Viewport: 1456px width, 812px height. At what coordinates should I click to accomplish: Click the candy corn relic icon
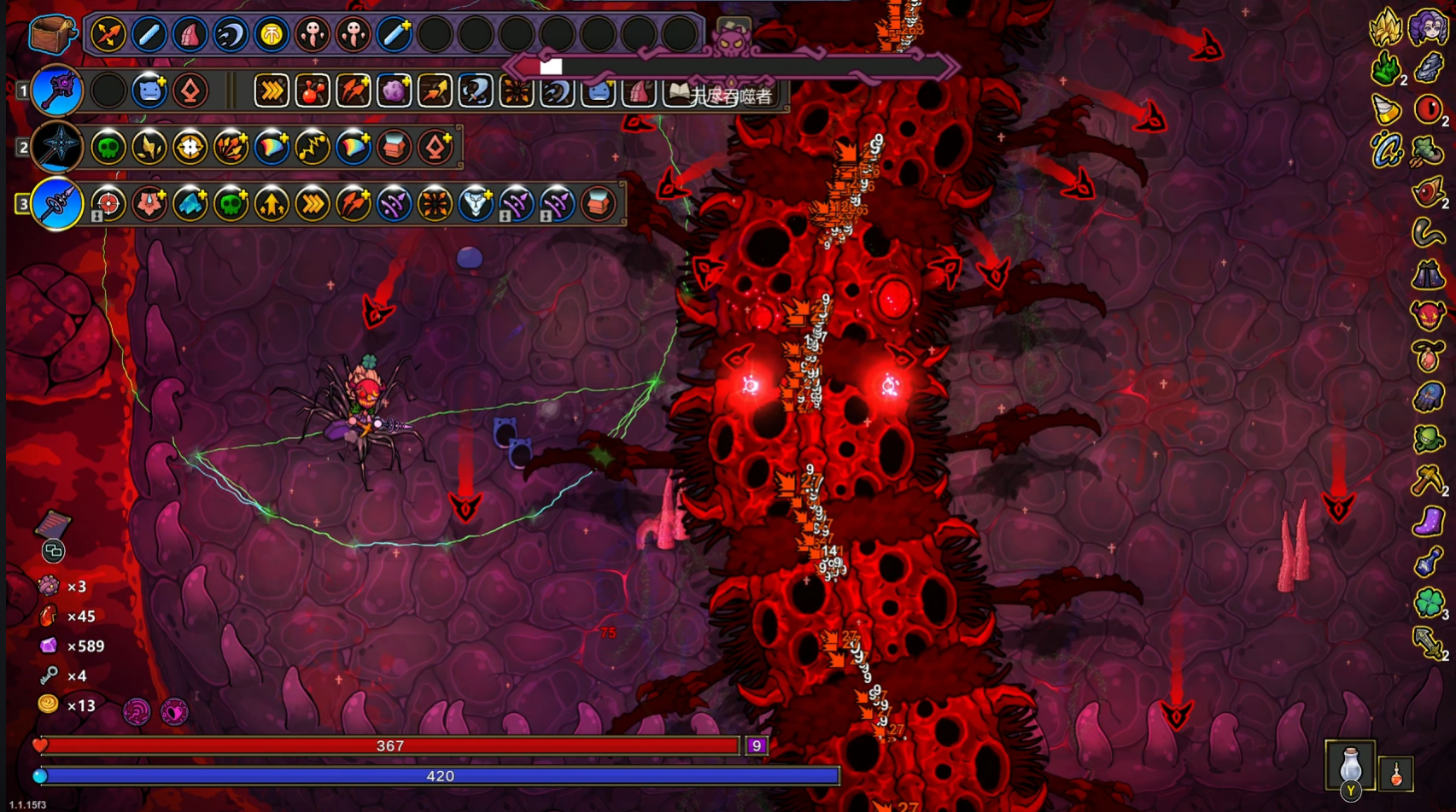1387,109
